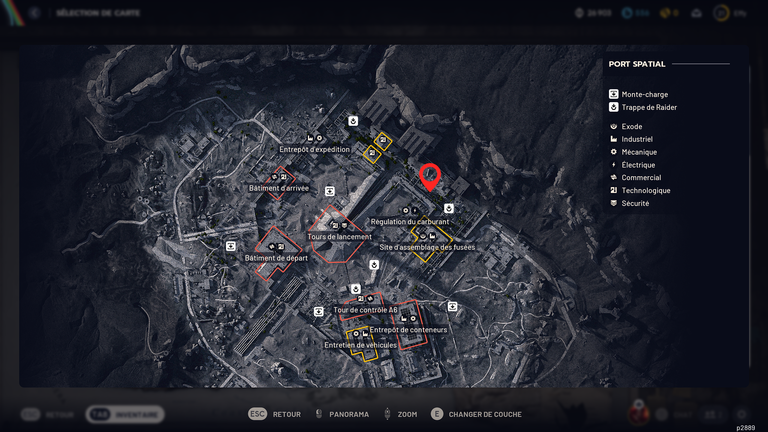Viewport: 768px width, 432px height.
Task: Toggle the Électrique legend filter
Action: click(x=638, y=165)
